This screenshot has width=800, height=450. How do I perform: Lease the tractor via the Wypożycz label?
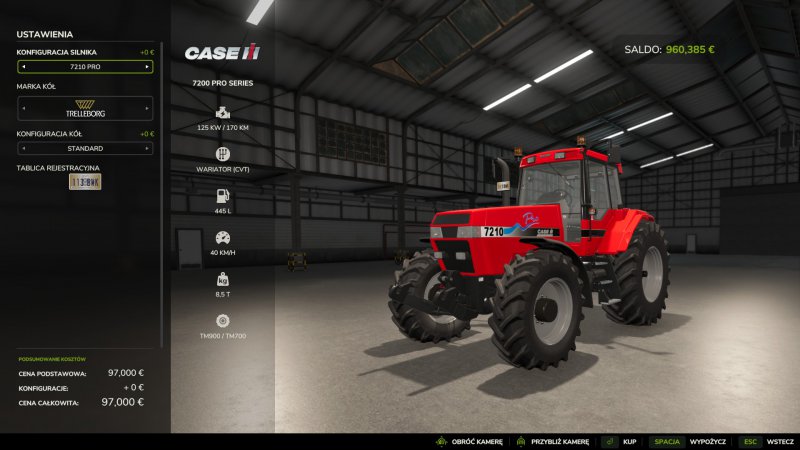pos(708,441)
